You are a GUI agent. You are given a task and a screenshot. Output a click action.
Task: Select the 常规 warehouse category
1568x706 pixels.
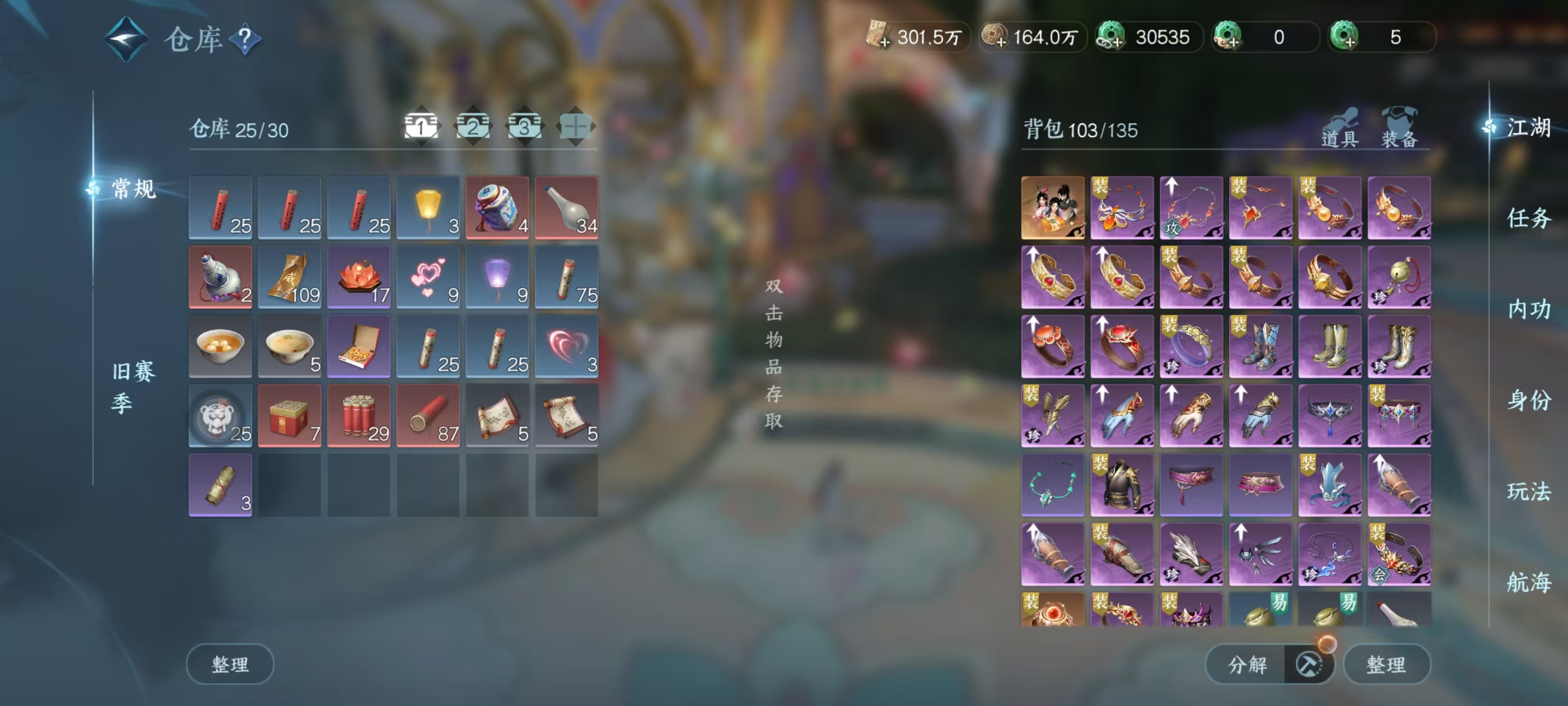pos(133,189)
